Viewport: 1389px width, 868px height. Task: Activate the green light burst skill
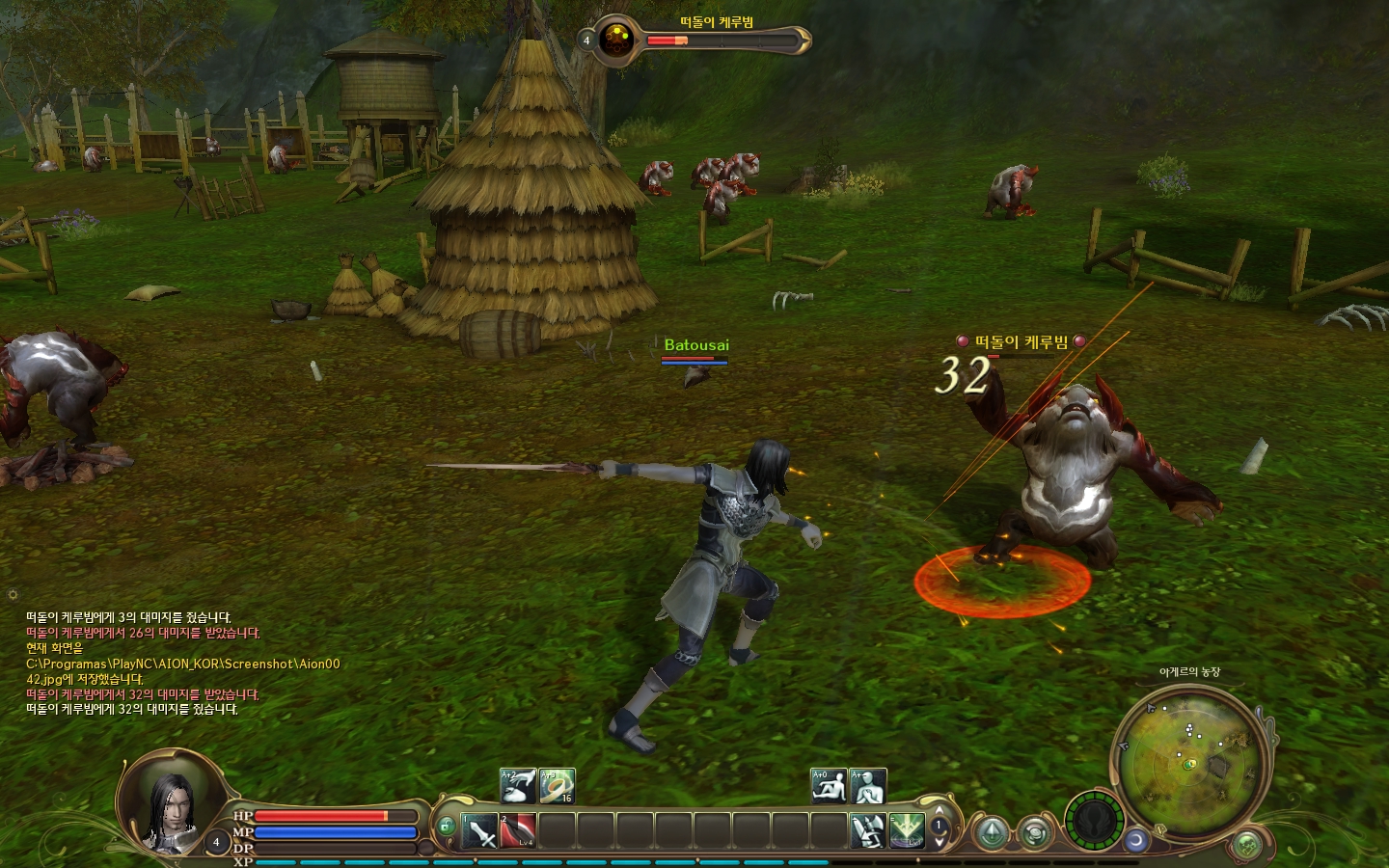tap(907, 830)
